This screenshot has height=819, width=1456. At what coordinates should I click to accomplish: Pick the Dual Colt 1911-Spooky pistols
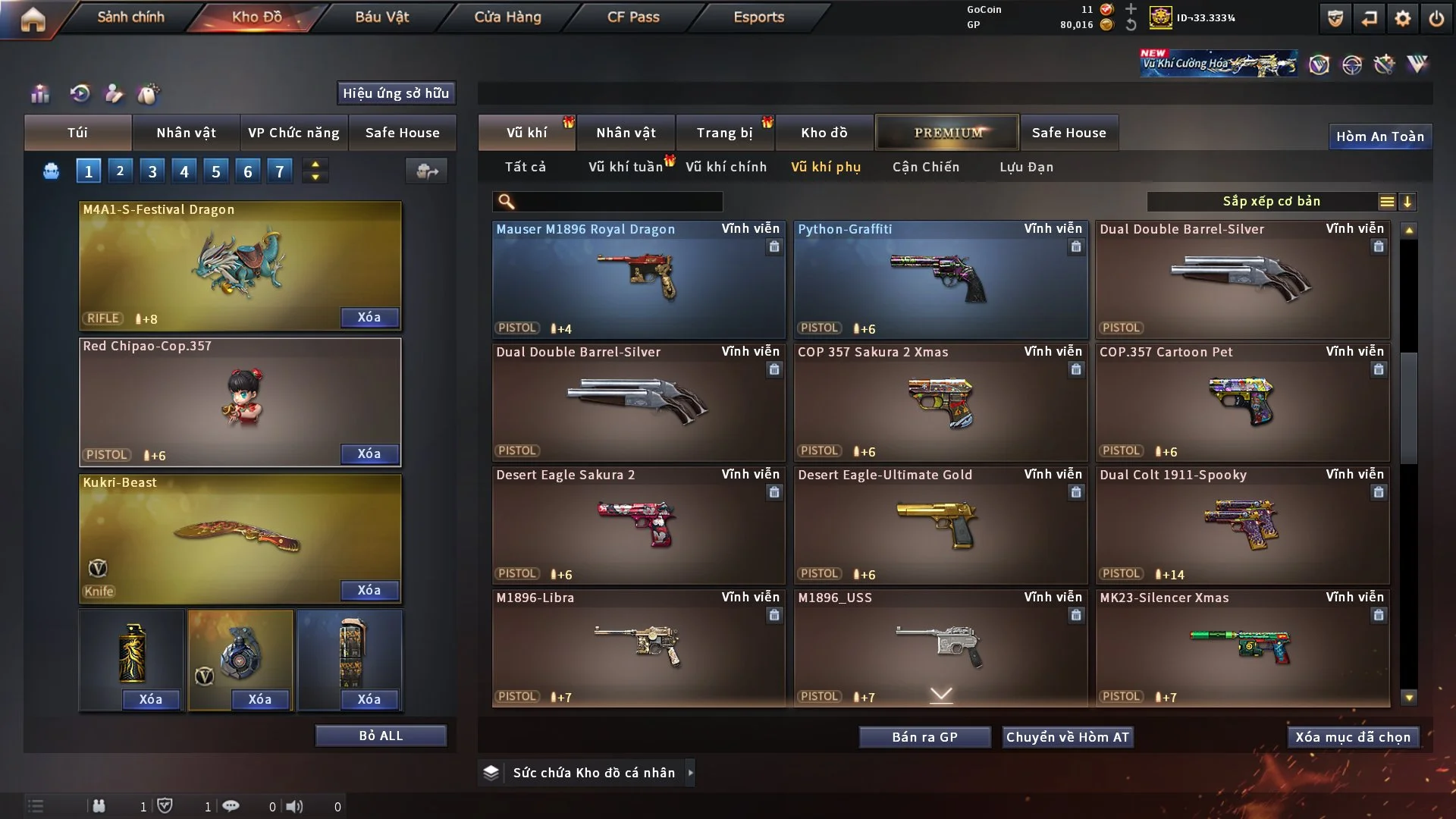pyautogui.click(x=1242, y=525)
